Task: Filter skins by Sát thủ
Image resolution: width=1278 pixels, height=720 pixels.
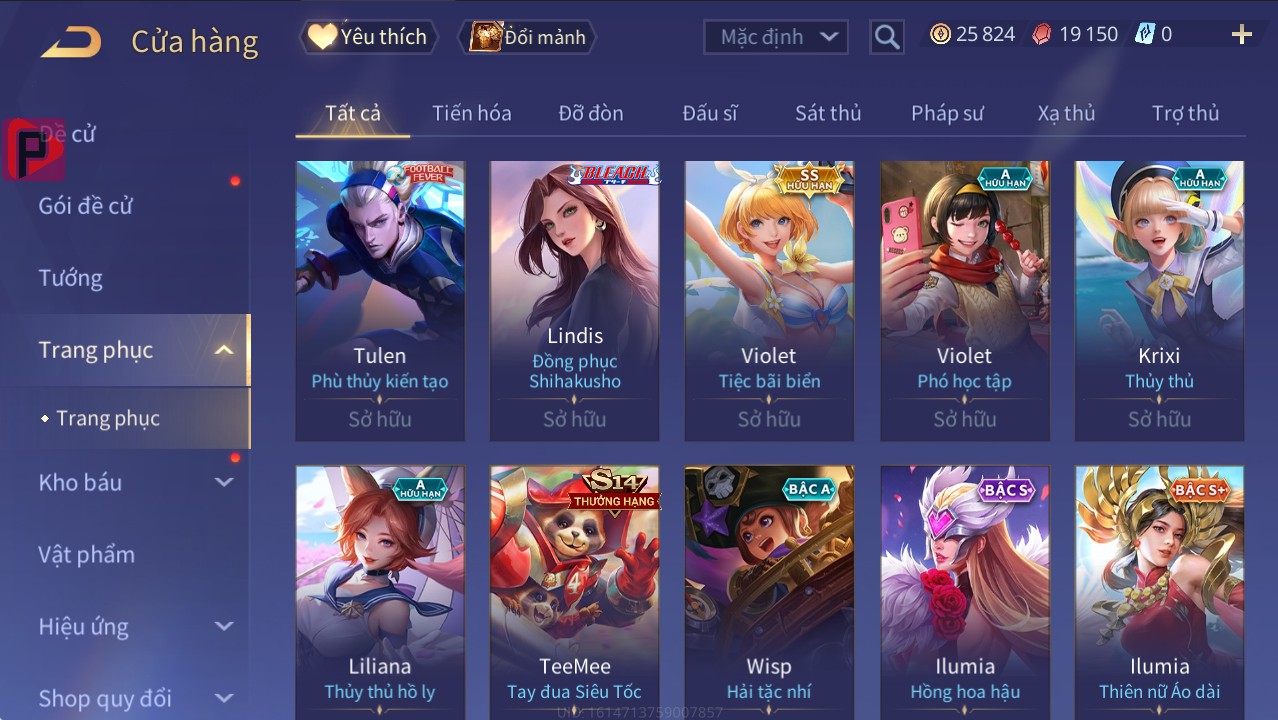Action: pyautogui.click(x=828, y=113)
